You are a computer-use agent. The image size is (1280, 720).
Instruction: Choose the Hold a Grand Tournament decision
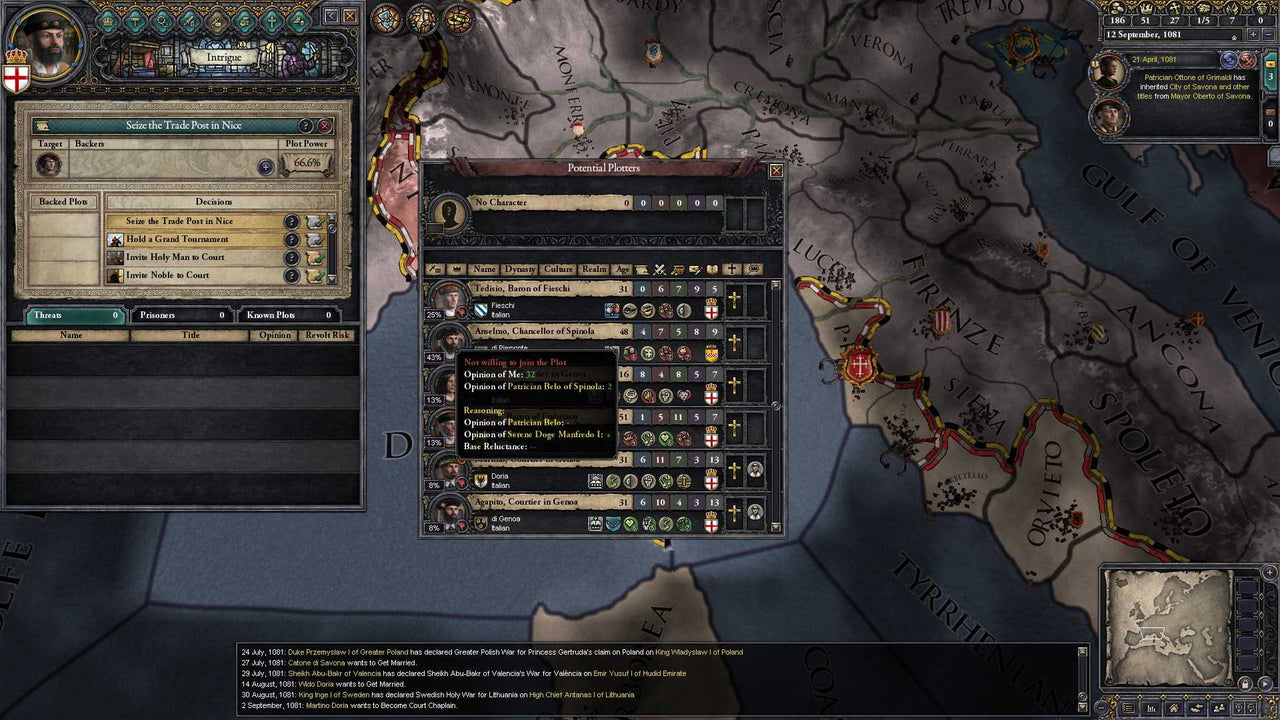(177, 240)
